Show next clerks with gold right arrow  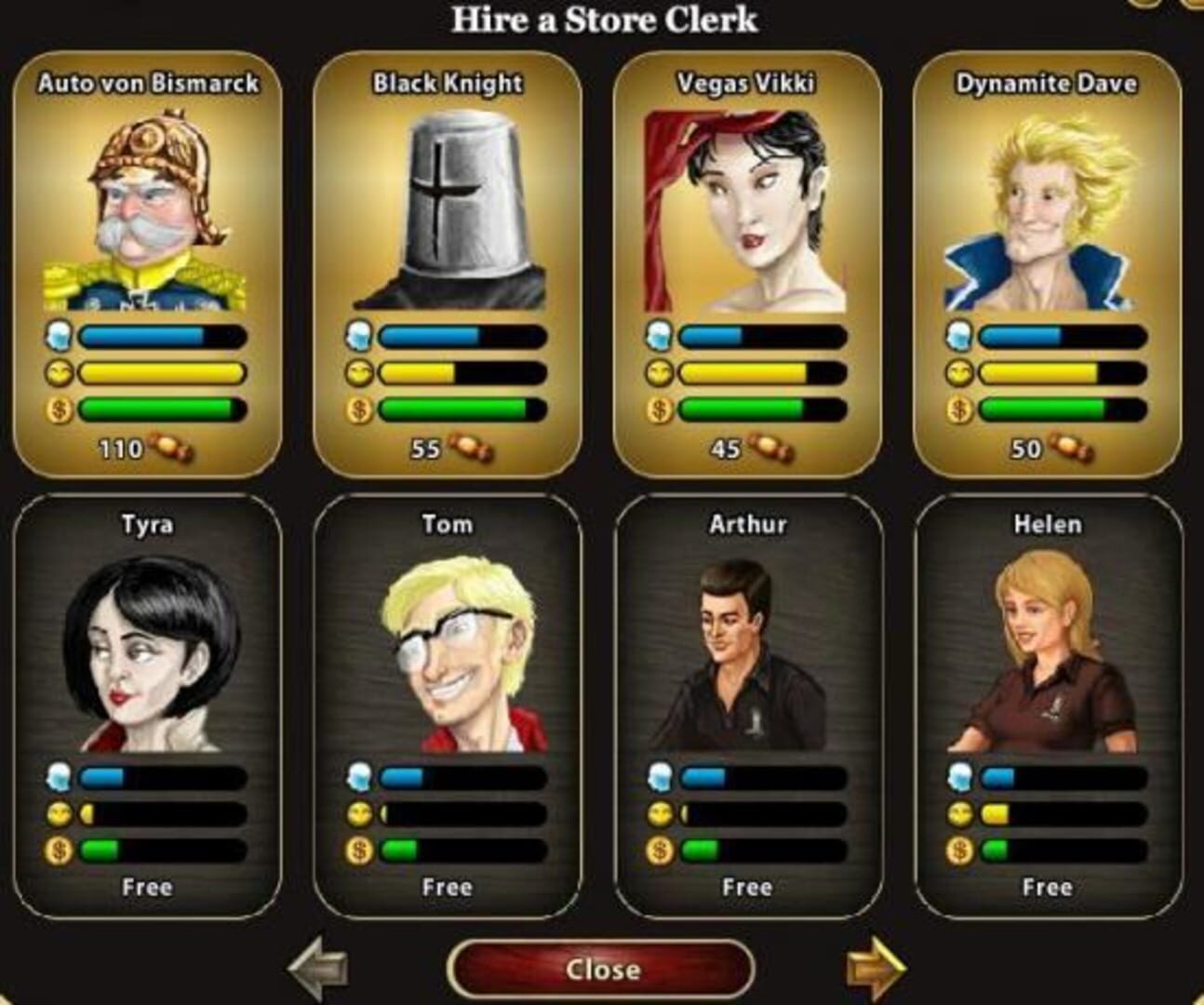point(875,970)
